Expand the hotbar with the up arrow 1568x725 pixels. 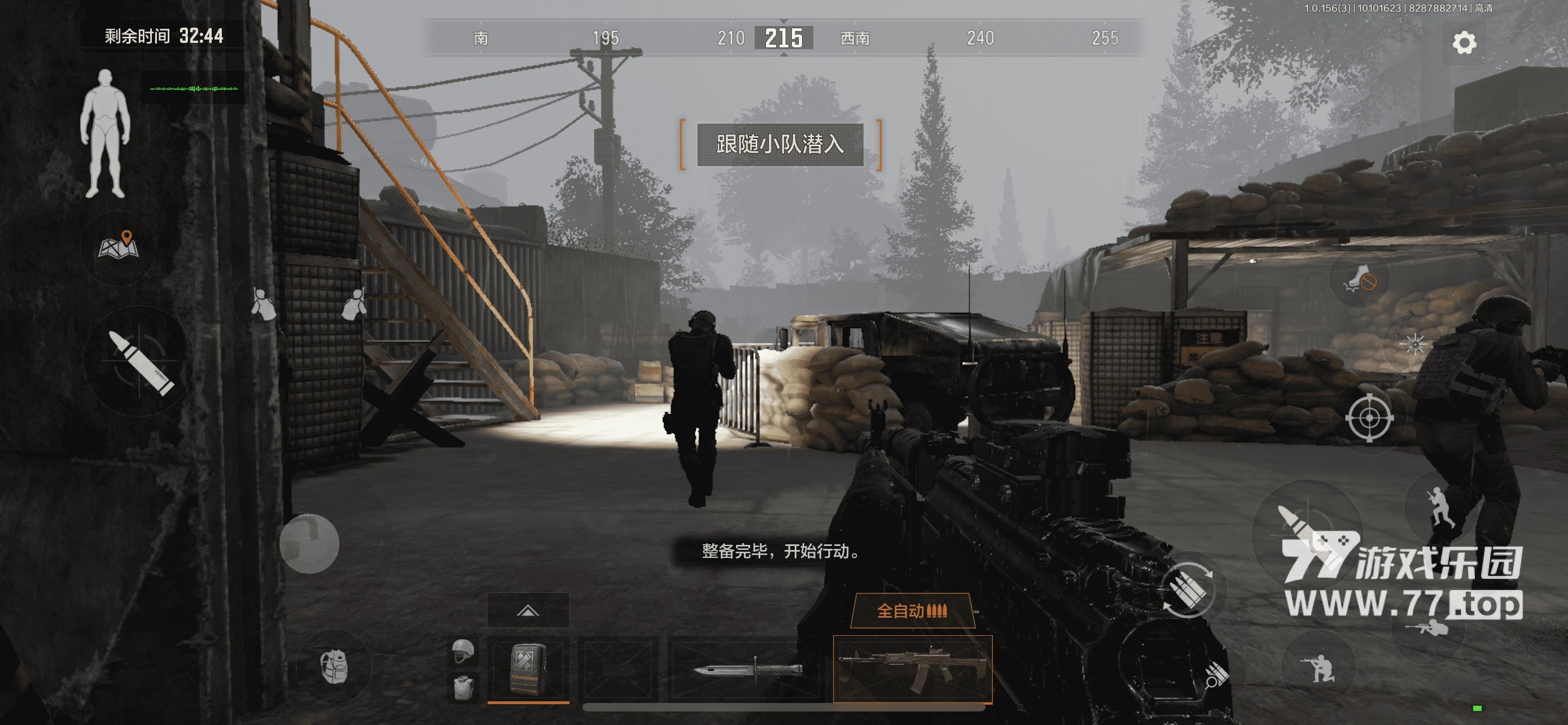[x=528, y=610]
